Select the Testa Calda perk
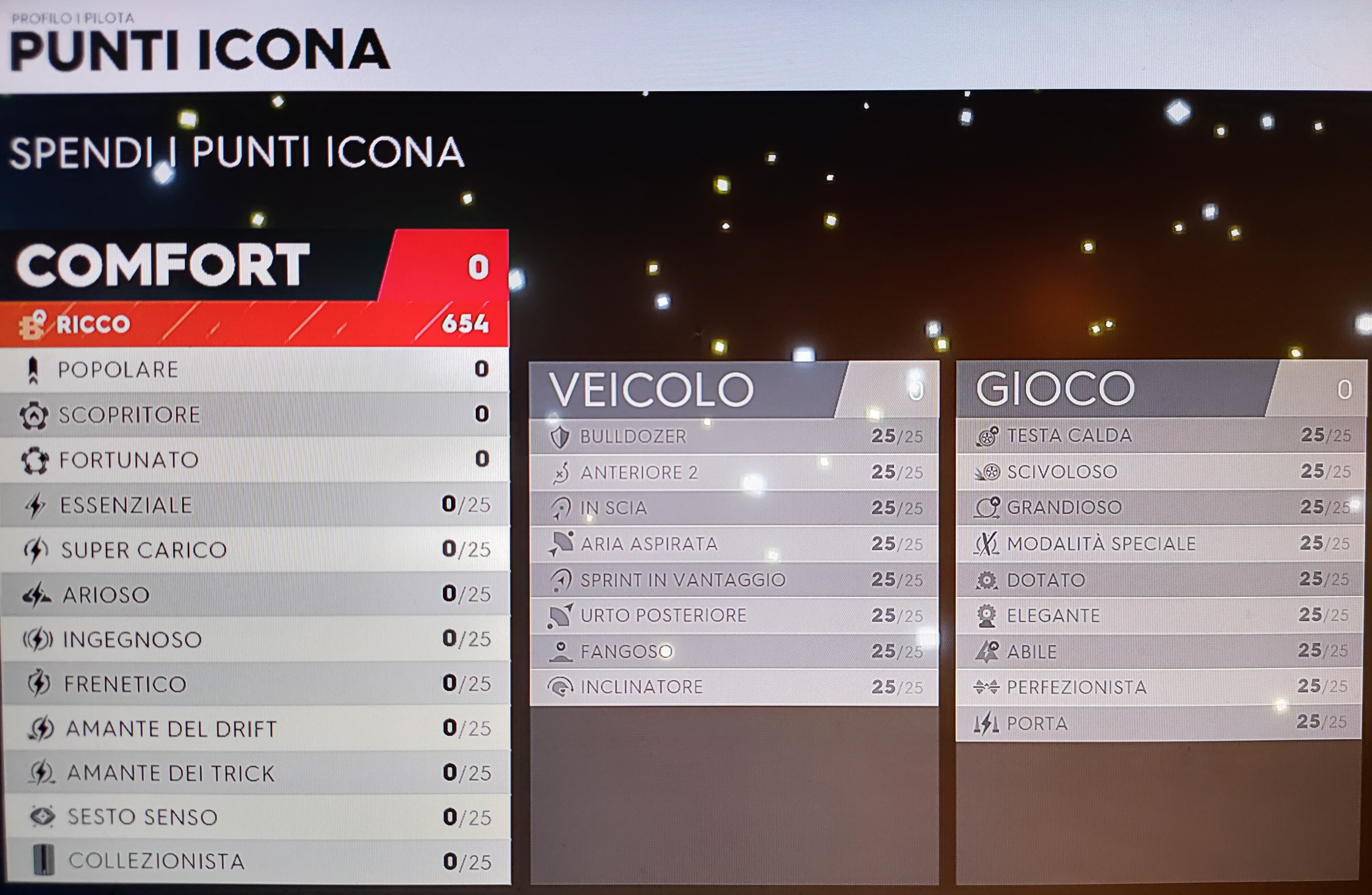 [1160, 435]
